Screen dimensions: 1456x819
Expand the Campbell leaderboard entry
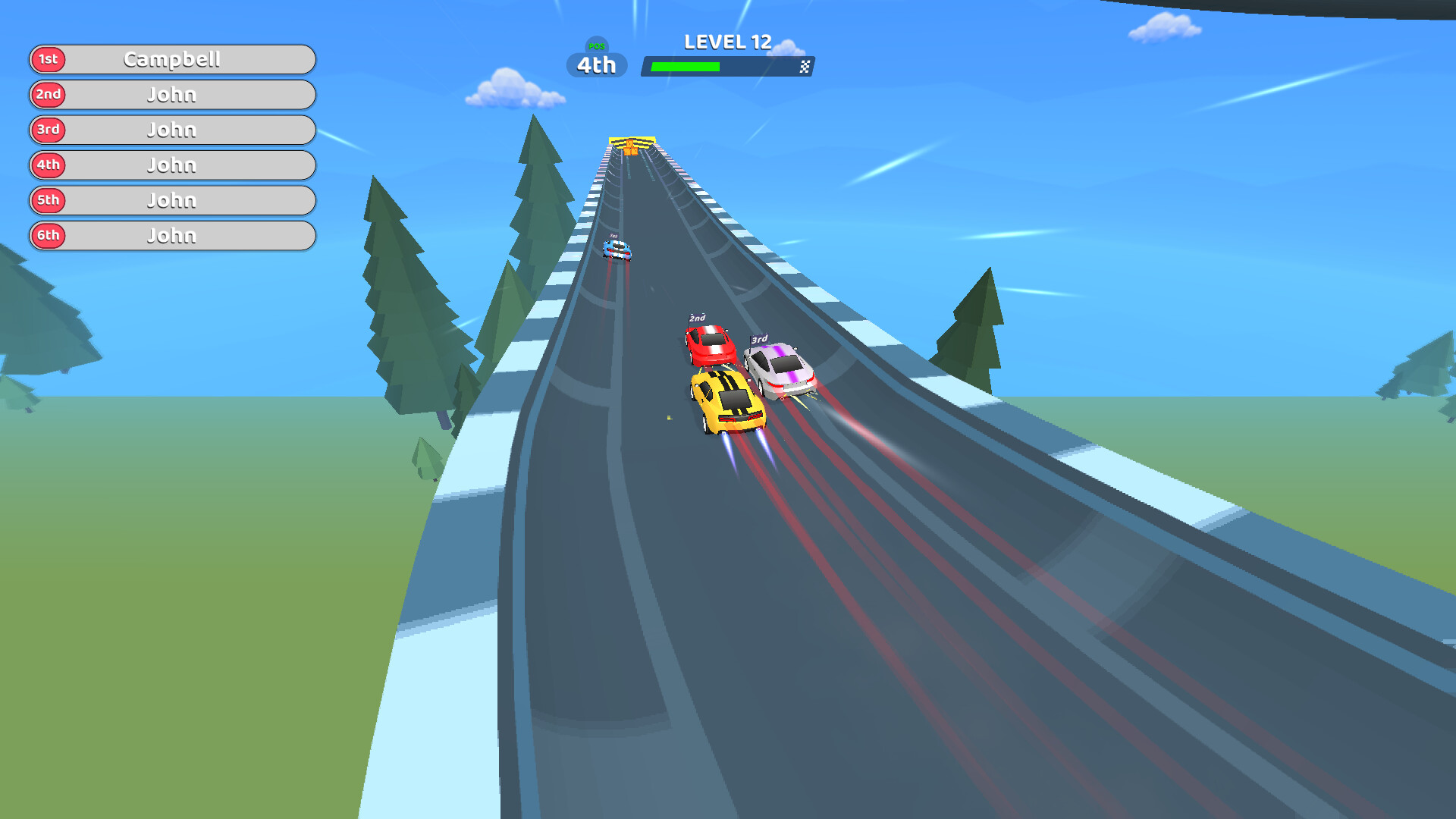tap(173, 59)
